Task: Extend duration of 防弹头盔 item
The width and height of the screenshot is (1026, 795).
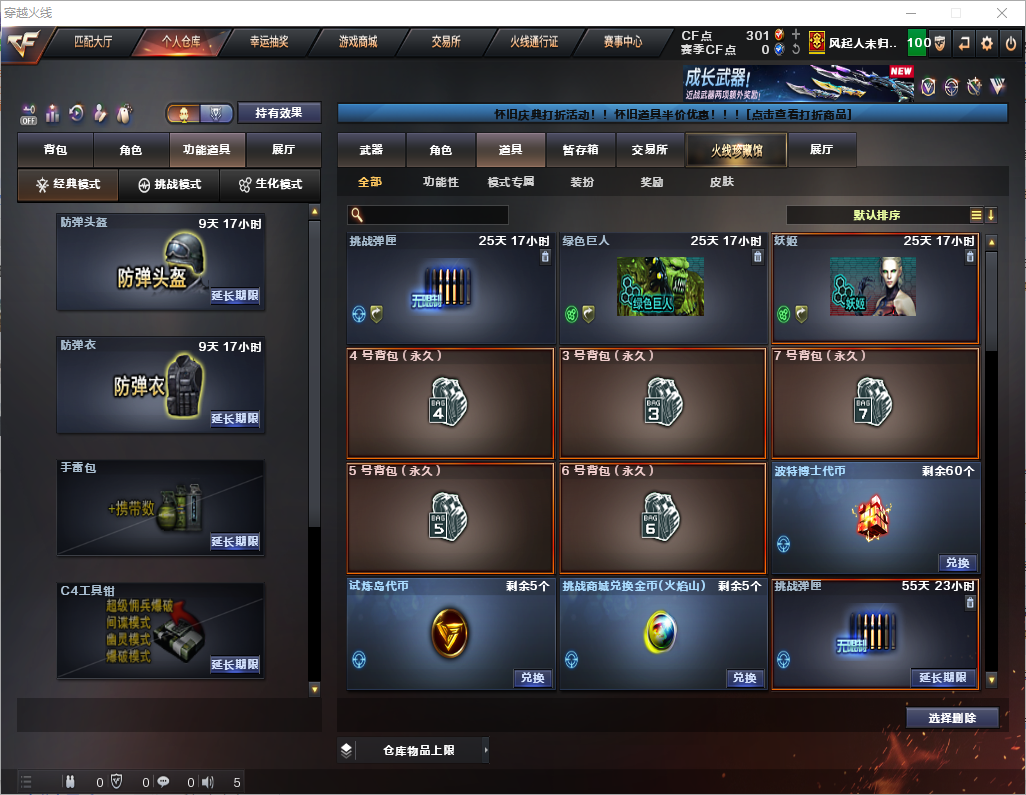Action: click(x=235, y=296)
